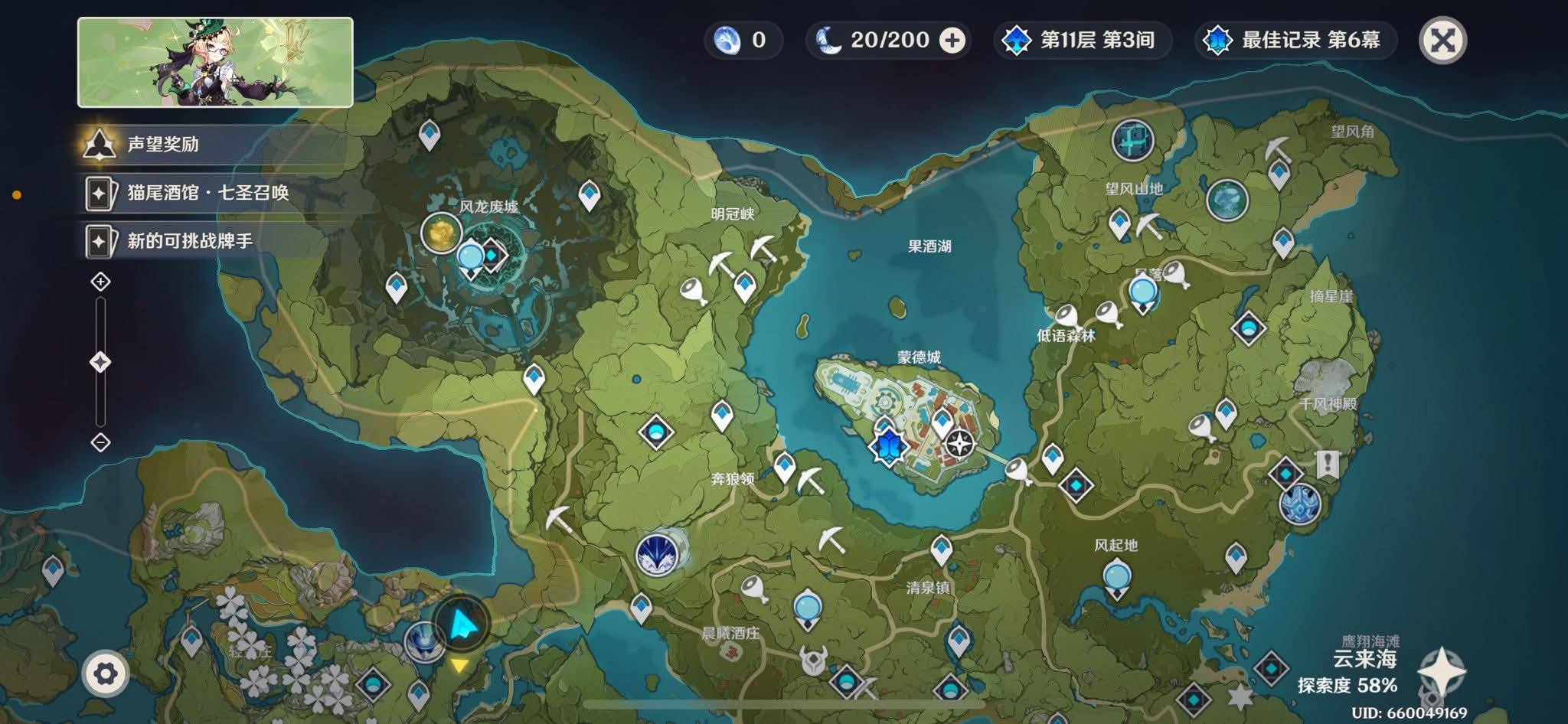
Task: Click the map zoom slider handle
Action: click(100, 362)
